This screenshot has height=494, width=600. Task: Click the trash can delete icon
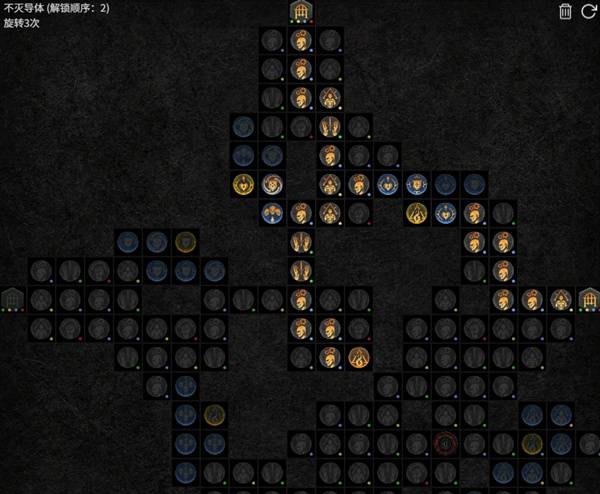565,11
